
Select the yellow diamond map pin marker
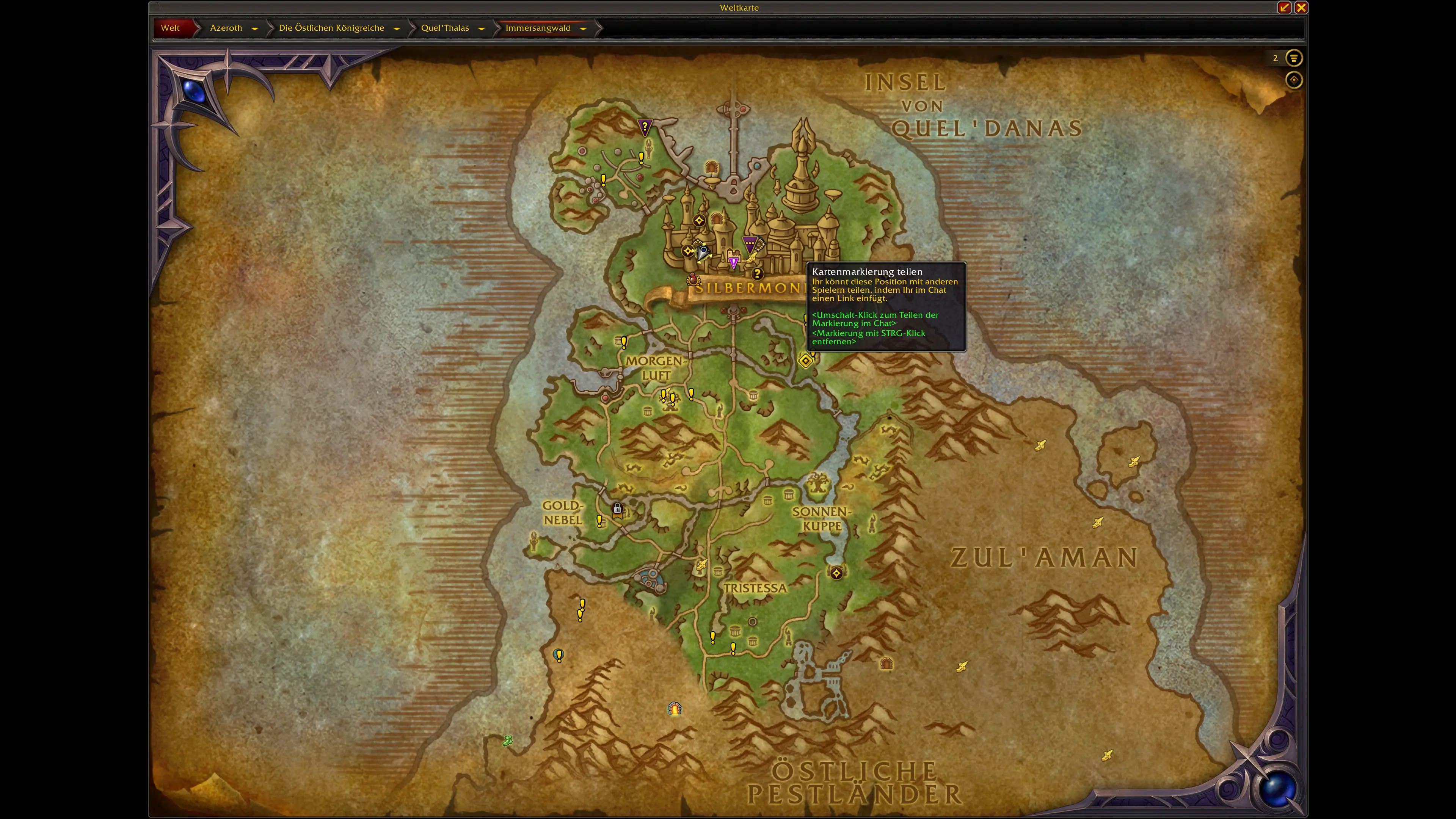[x=805, y=360]
